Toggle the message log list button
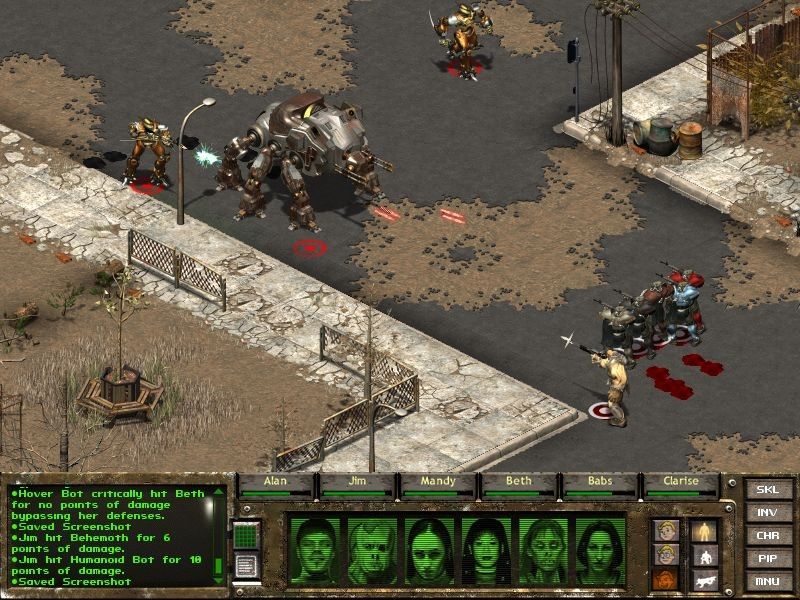This screenshot has height=600, width=800. pos(246,565)
